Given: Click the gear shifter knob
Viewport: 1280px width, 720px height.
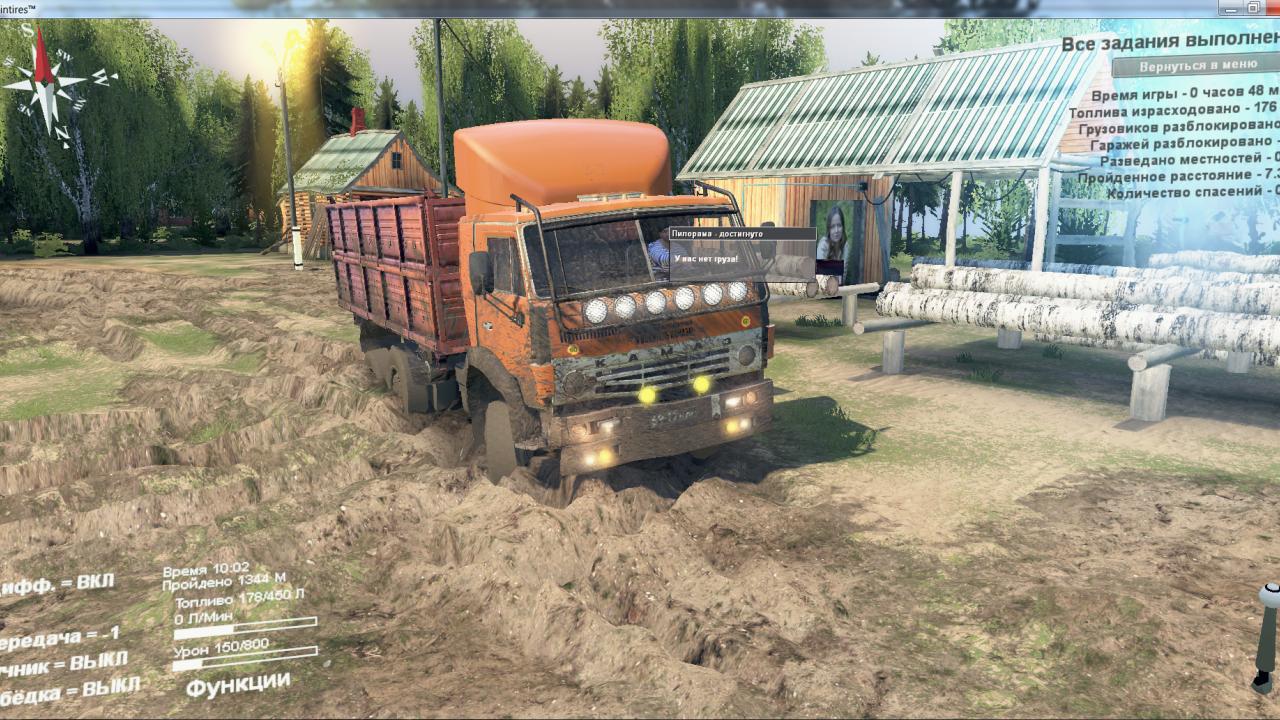Looking at the screenshot, I should 1270,596.
